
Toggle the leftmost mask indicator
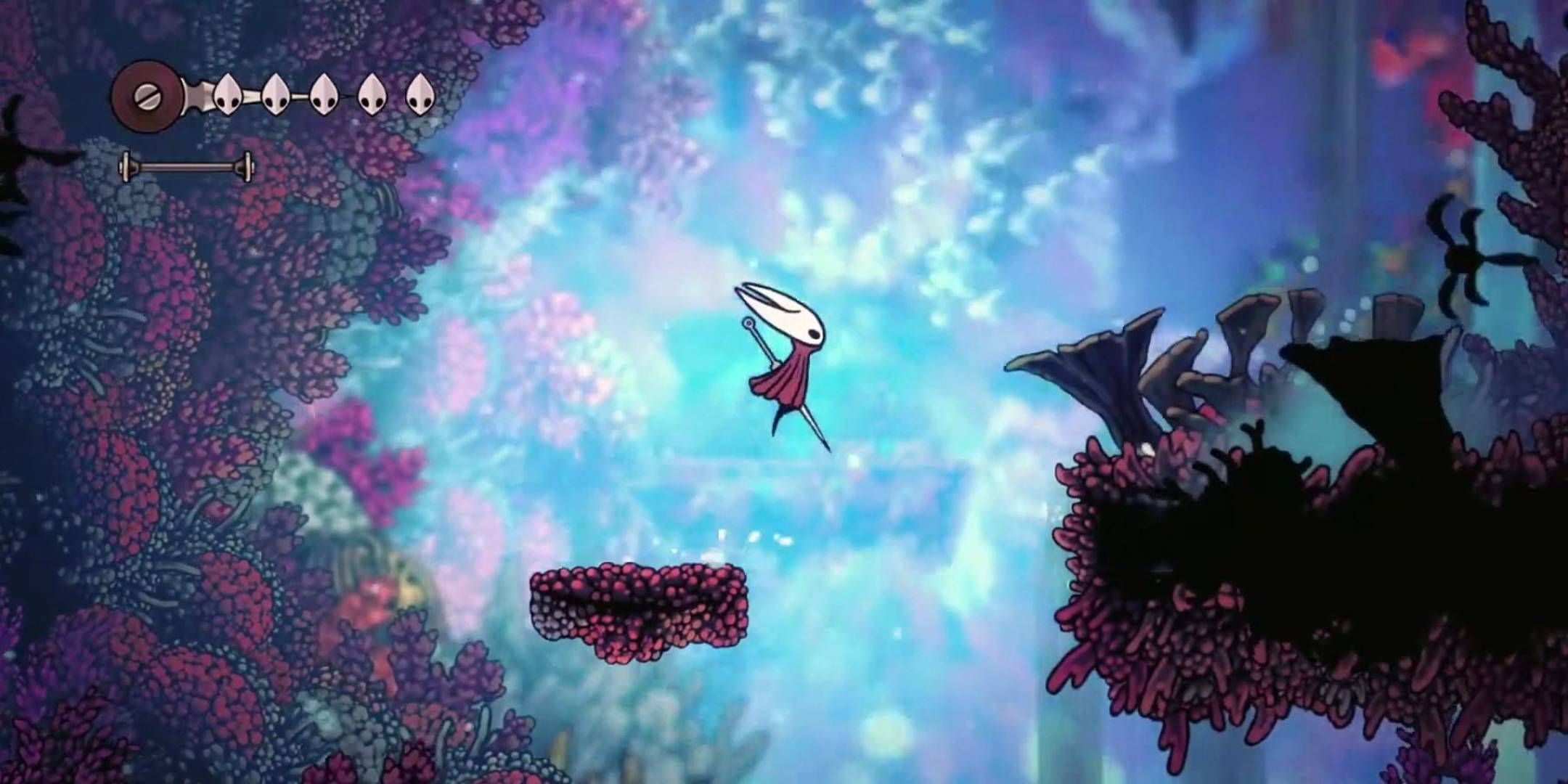tap(229, 95)
